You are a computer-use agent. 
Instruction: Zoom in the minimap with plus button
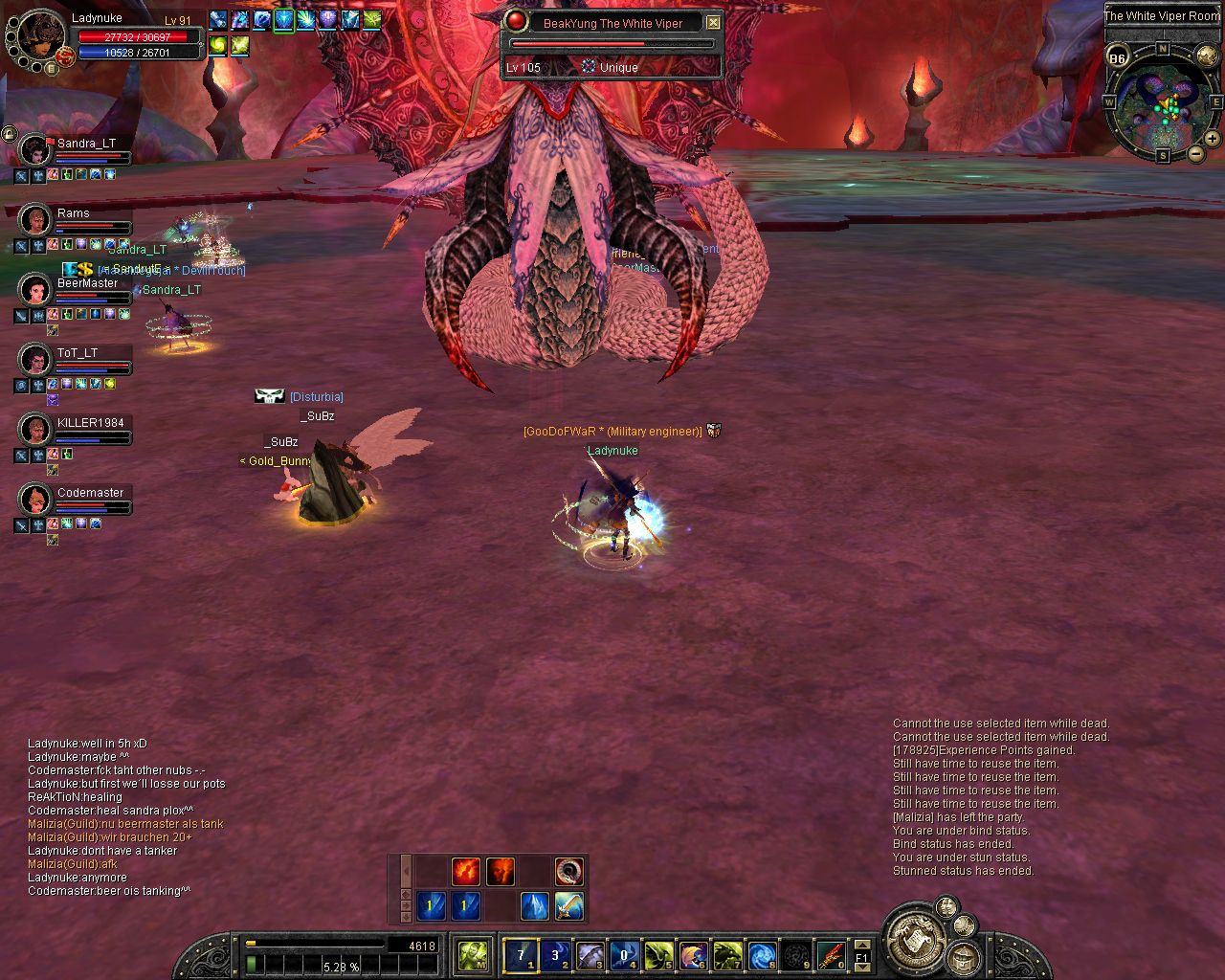point(1212,139)
